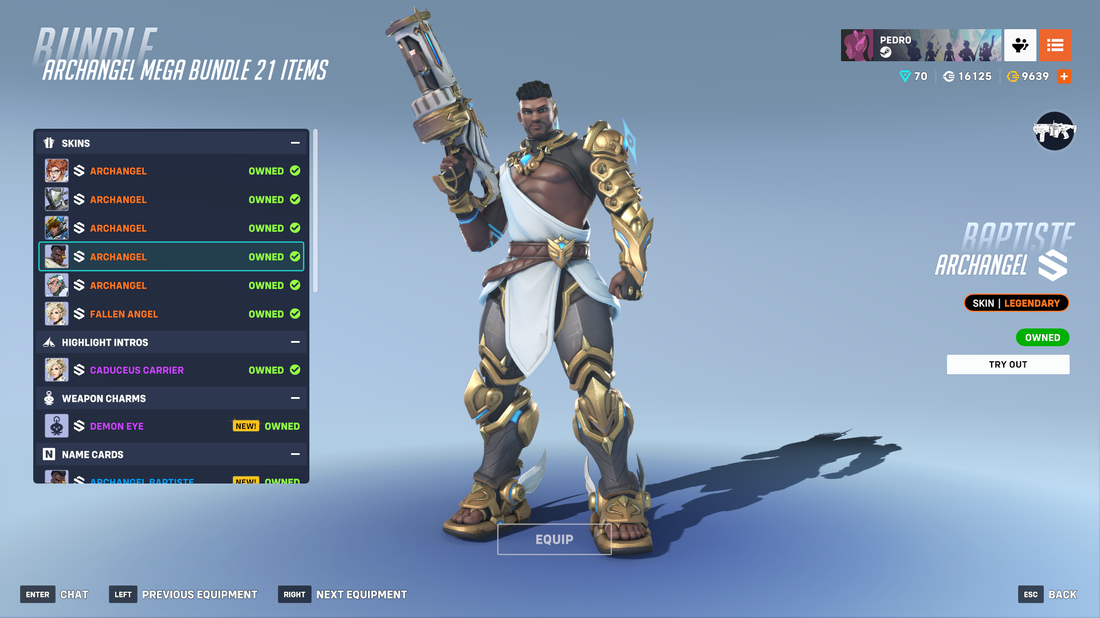The image size is (1100, 618).
Task: Open the social group icon button
Action: click(1020, 45)
